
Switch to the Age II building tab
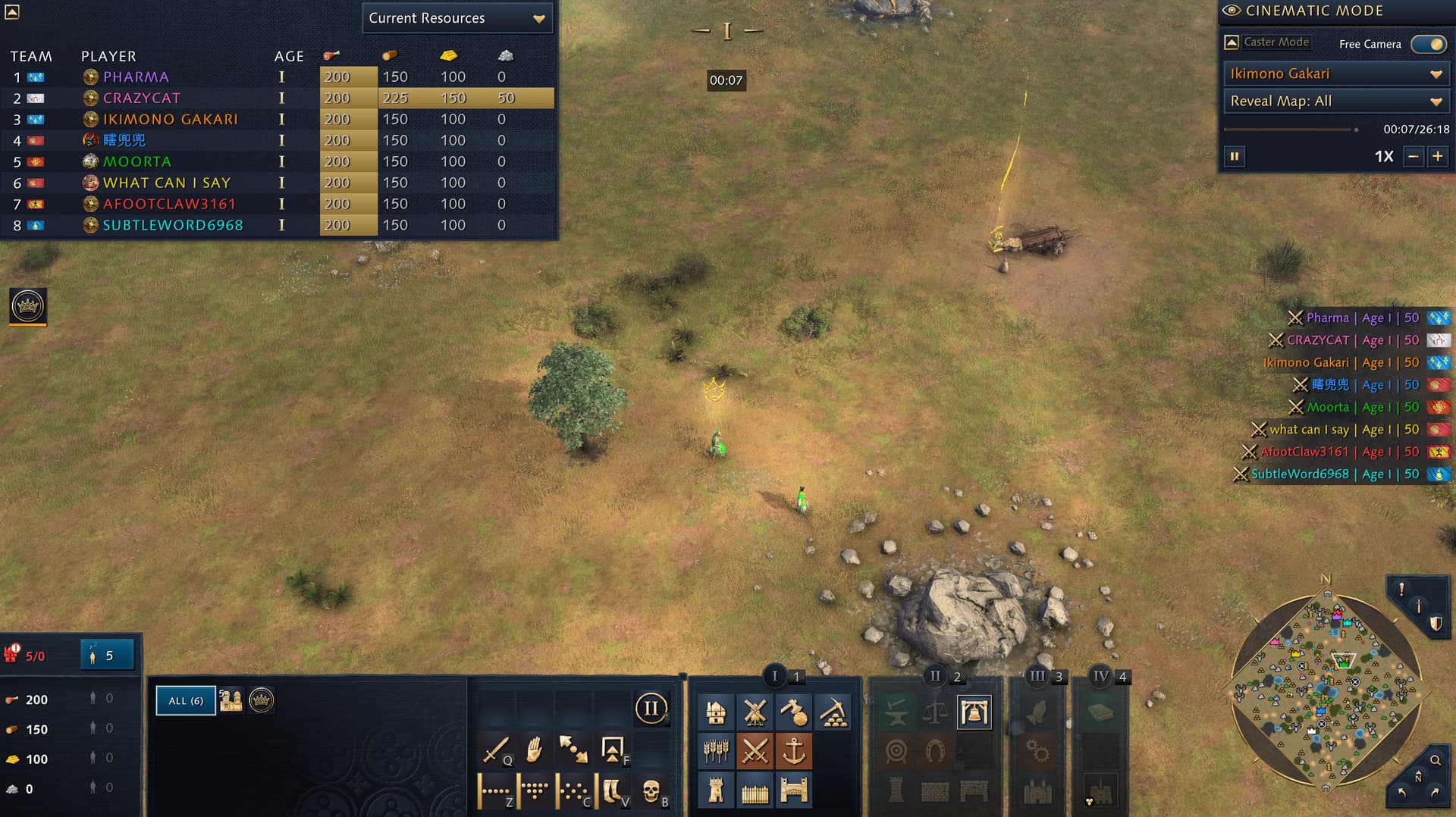pos(935,676)
